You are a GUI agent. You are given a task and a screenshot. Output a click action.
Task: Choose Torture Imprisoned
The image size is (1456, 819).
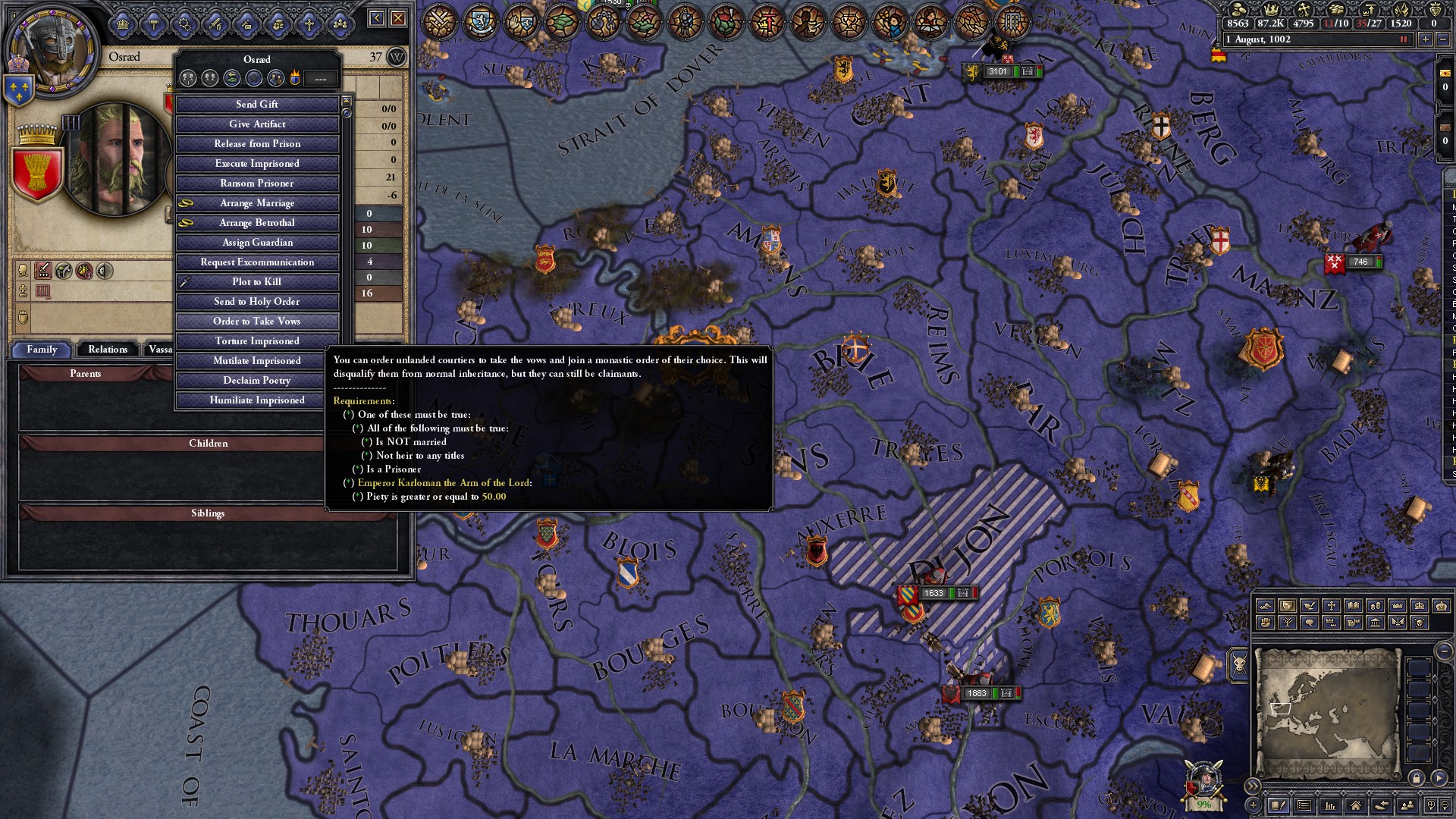257,341
